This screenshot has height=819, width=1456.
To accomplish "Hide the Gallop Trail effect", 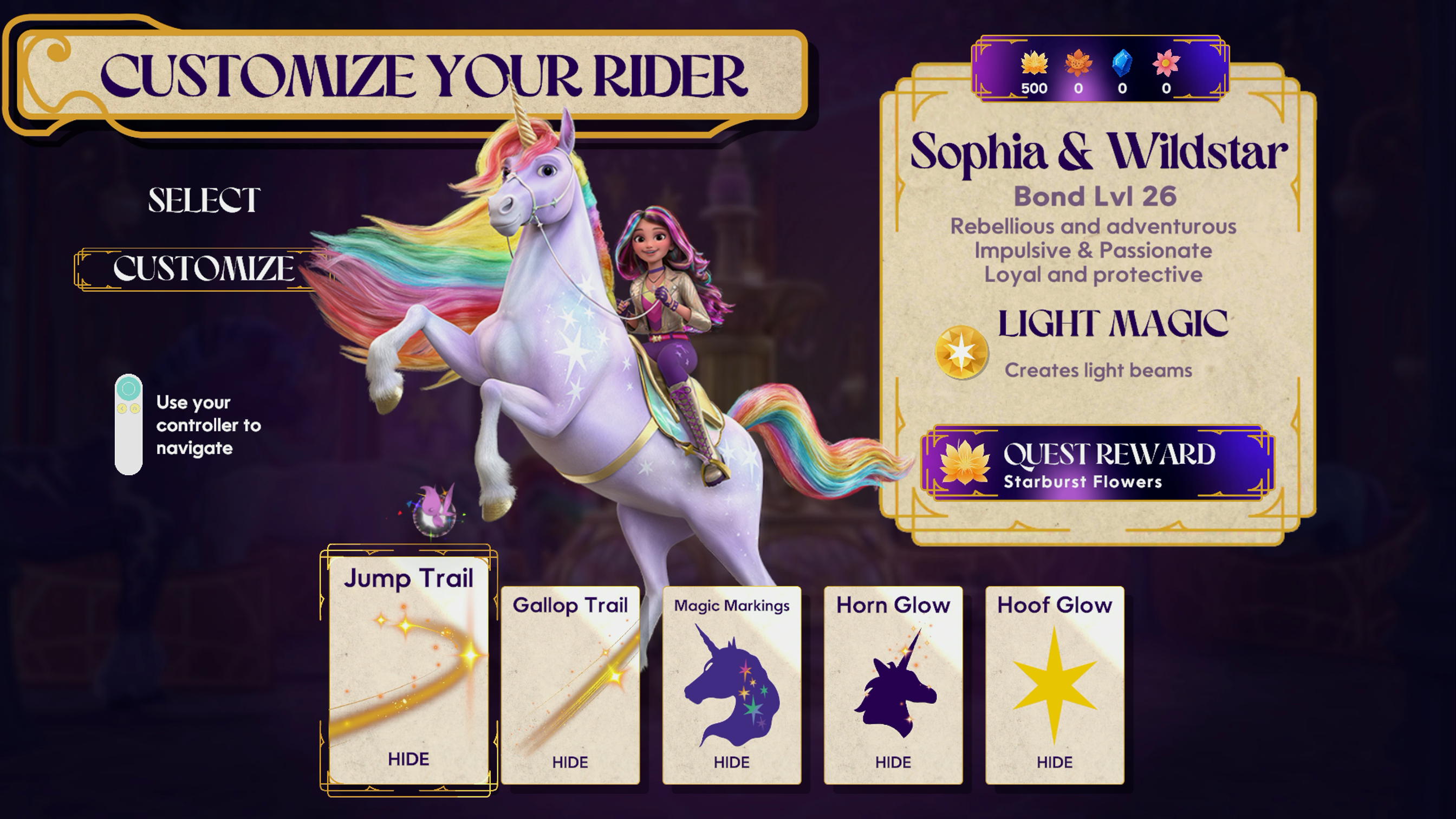I will point(570,762).
